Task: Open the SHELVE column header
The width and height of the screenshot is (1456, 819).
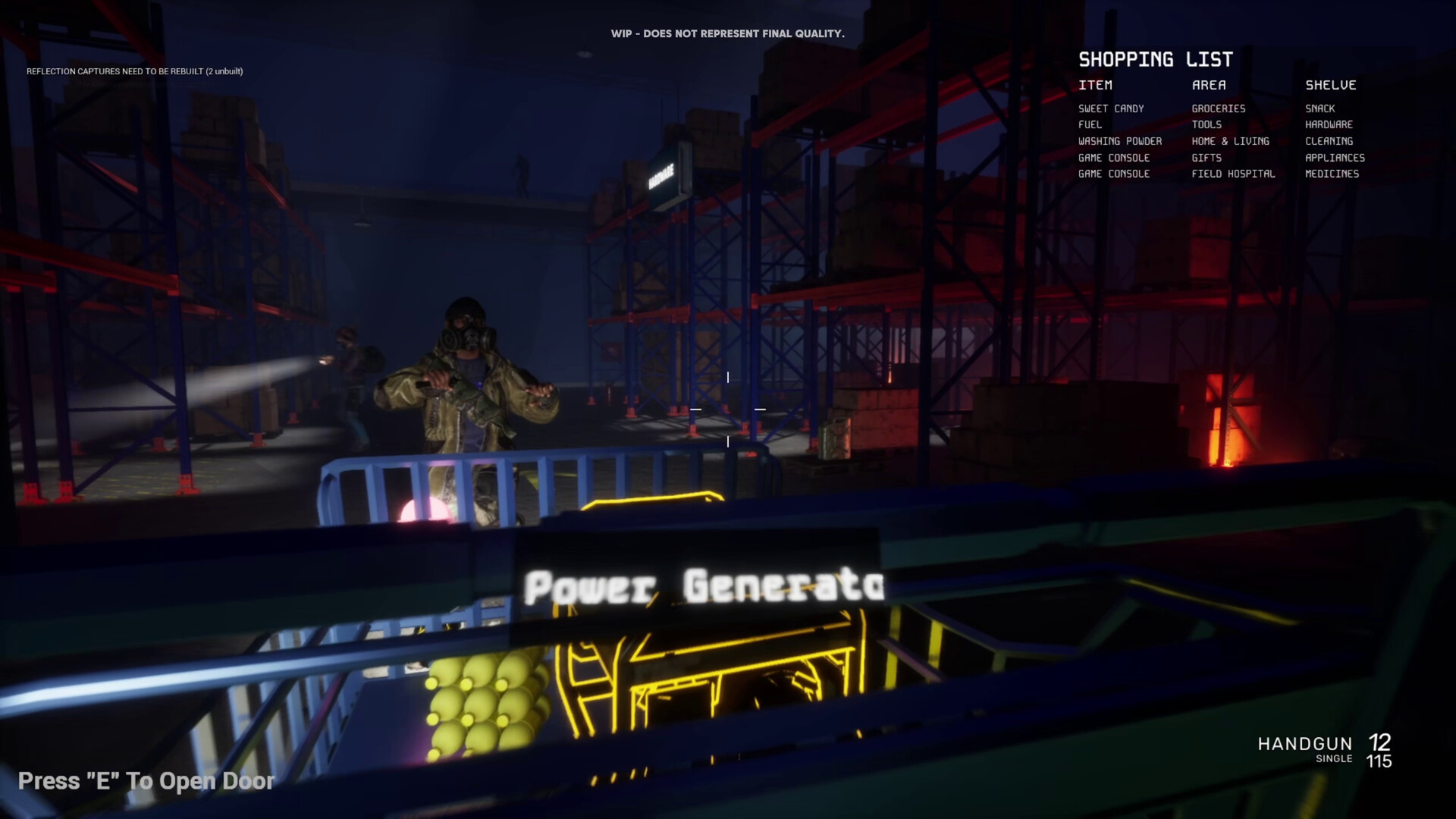Action: point(1330,85)
